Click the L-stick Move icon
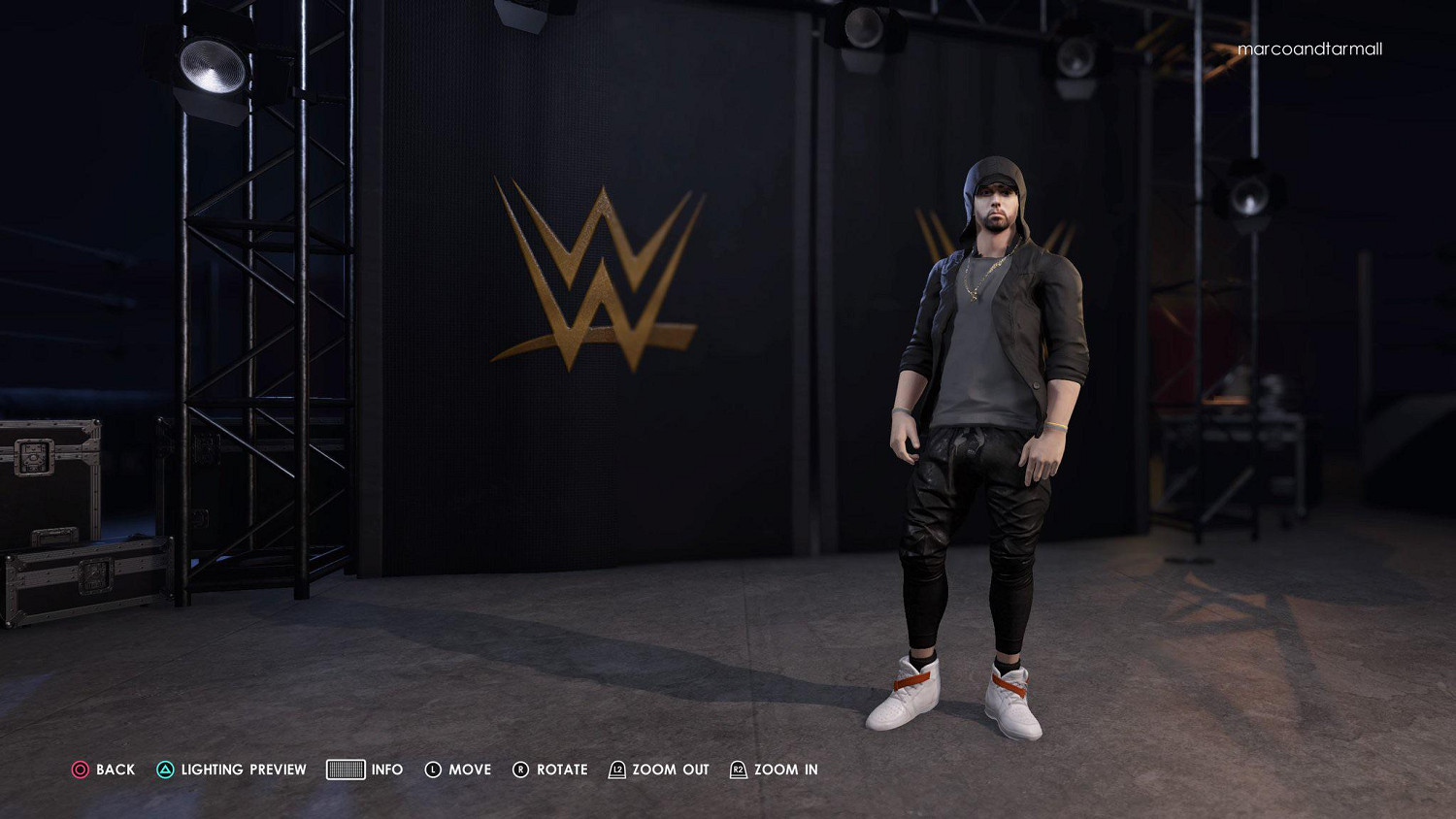This screenshot has height=819, width=1456. click(434, 770)
